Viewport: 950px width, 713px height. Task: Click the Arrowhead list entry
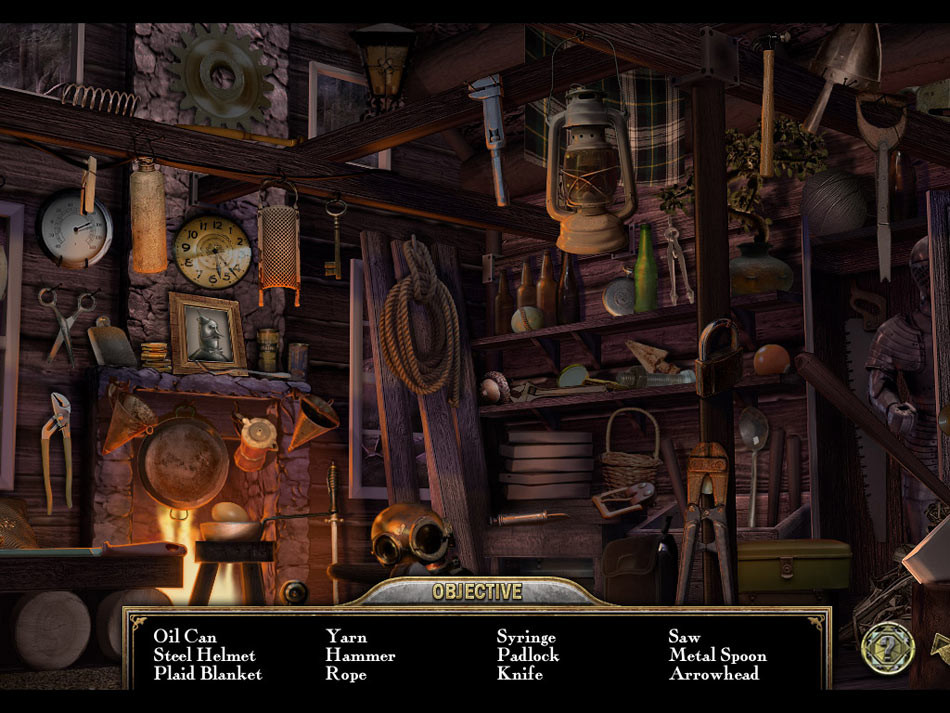coord(713,674)
